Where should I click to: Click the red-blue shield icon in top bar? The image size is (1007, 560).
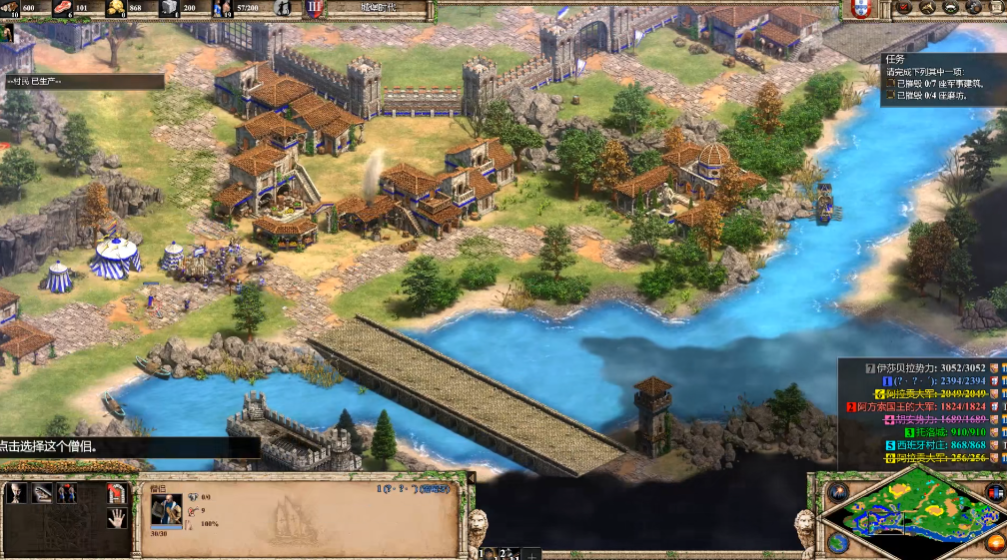tap(313, 9)
